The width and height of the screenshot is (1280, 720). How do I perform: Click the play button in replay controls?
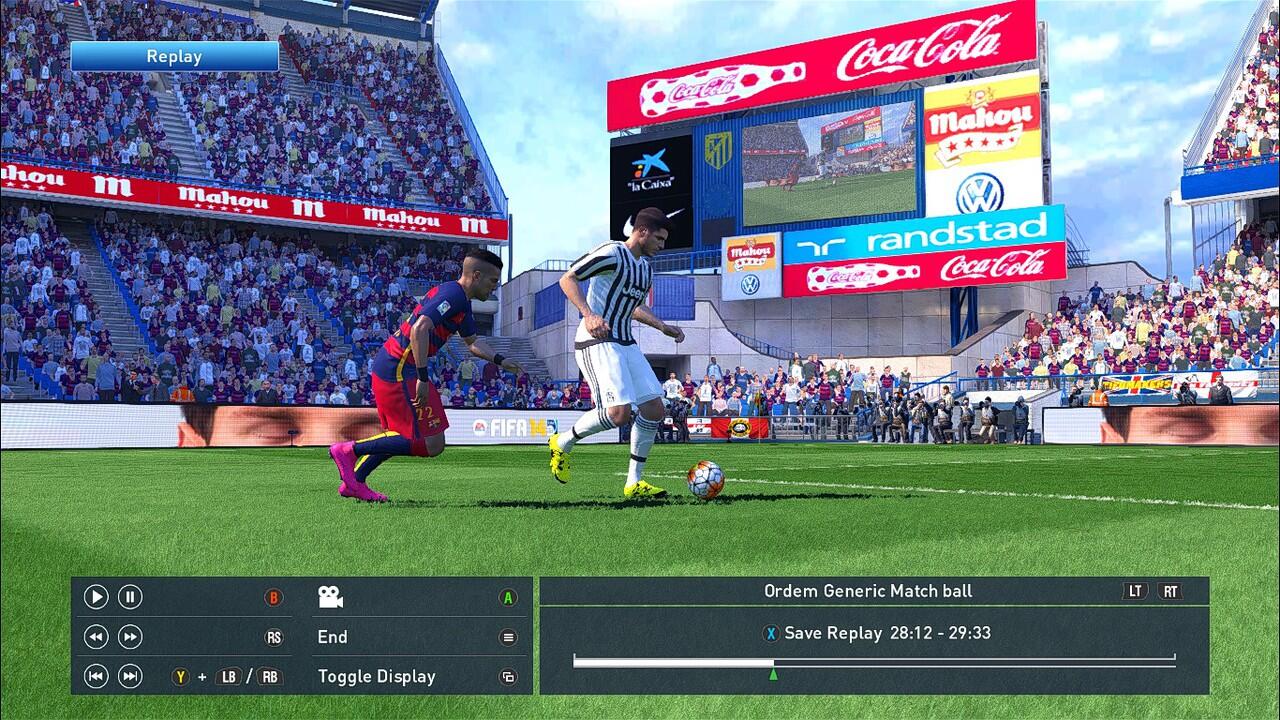[96, 597]
